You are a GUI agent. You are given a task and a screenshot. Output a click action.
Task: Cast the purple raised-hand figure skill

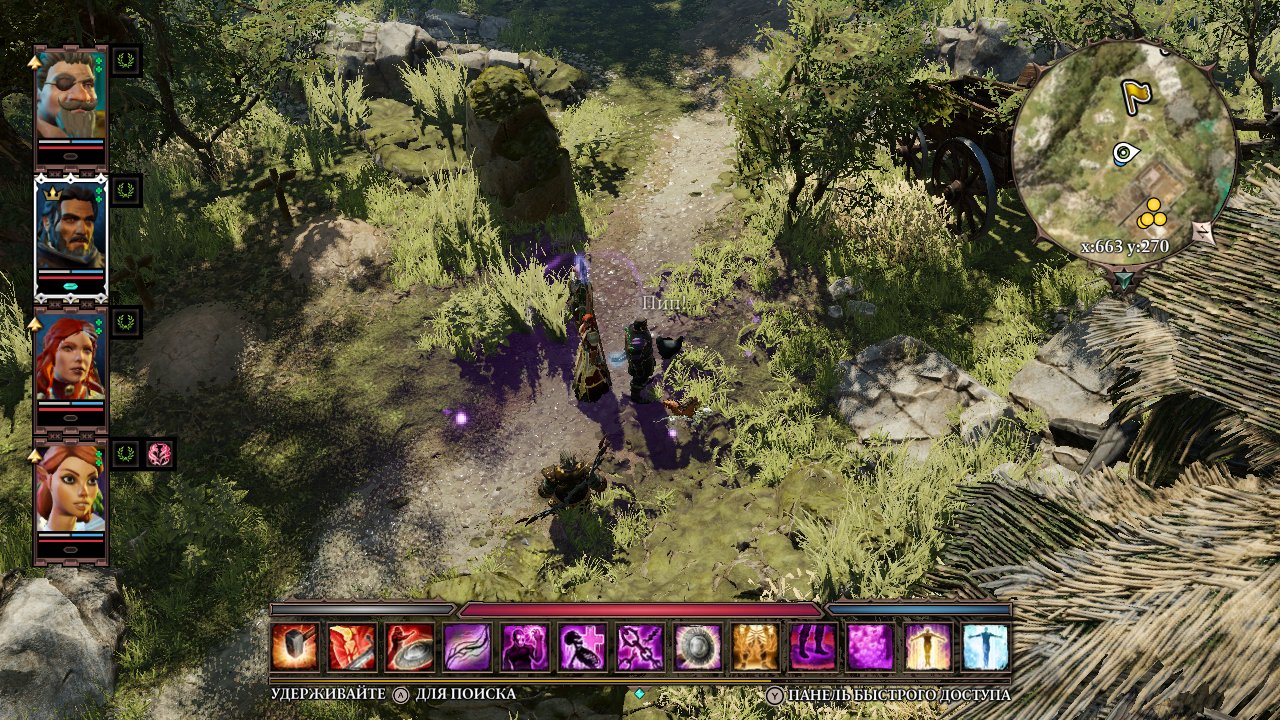point(526,647)
